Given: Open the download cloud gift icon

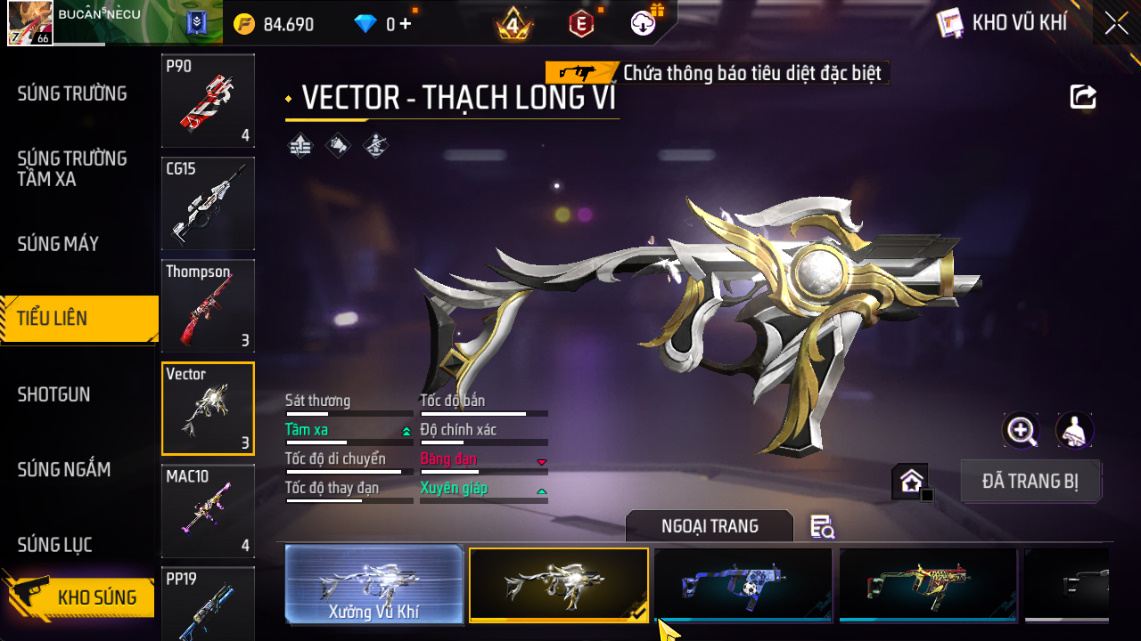Looking at the screenshot, I should [645, 22].
